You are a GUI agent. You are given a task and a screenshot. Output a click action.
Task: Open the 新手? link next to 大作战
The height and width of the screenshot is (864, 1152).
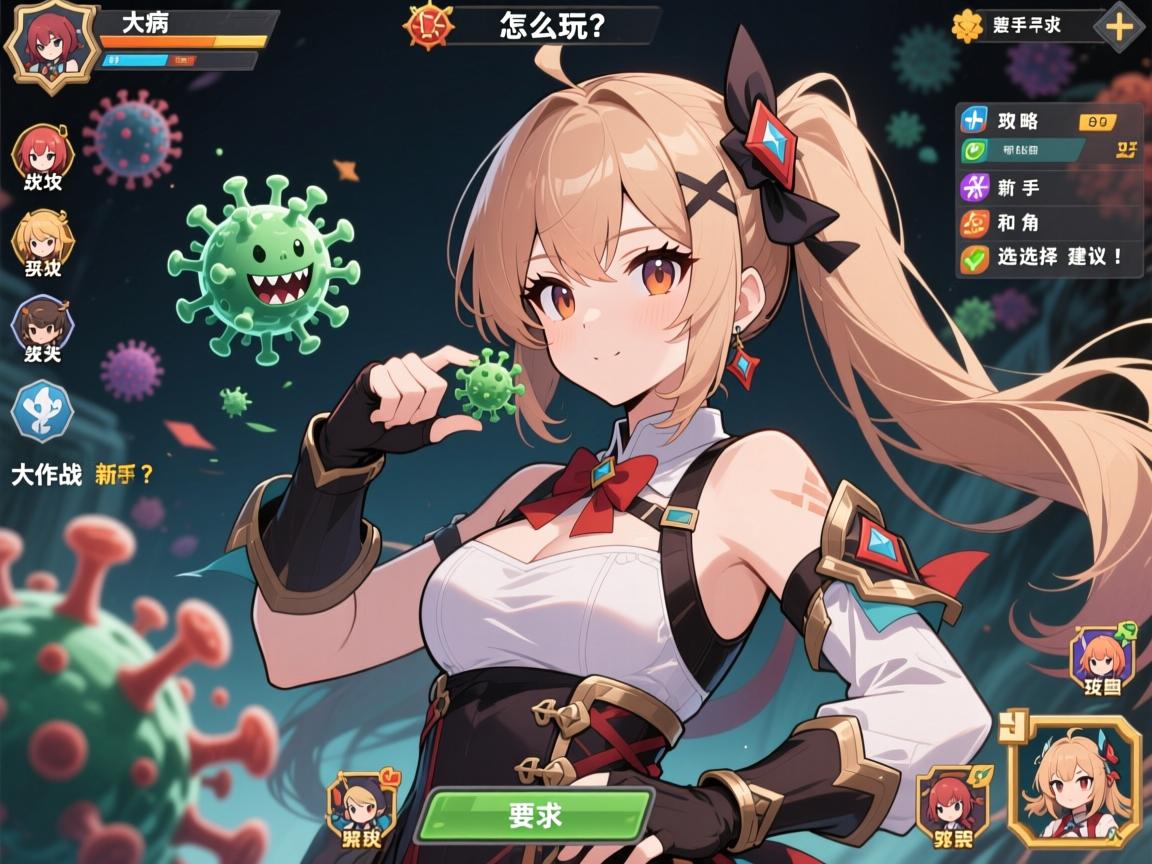(x=124, y=475)
